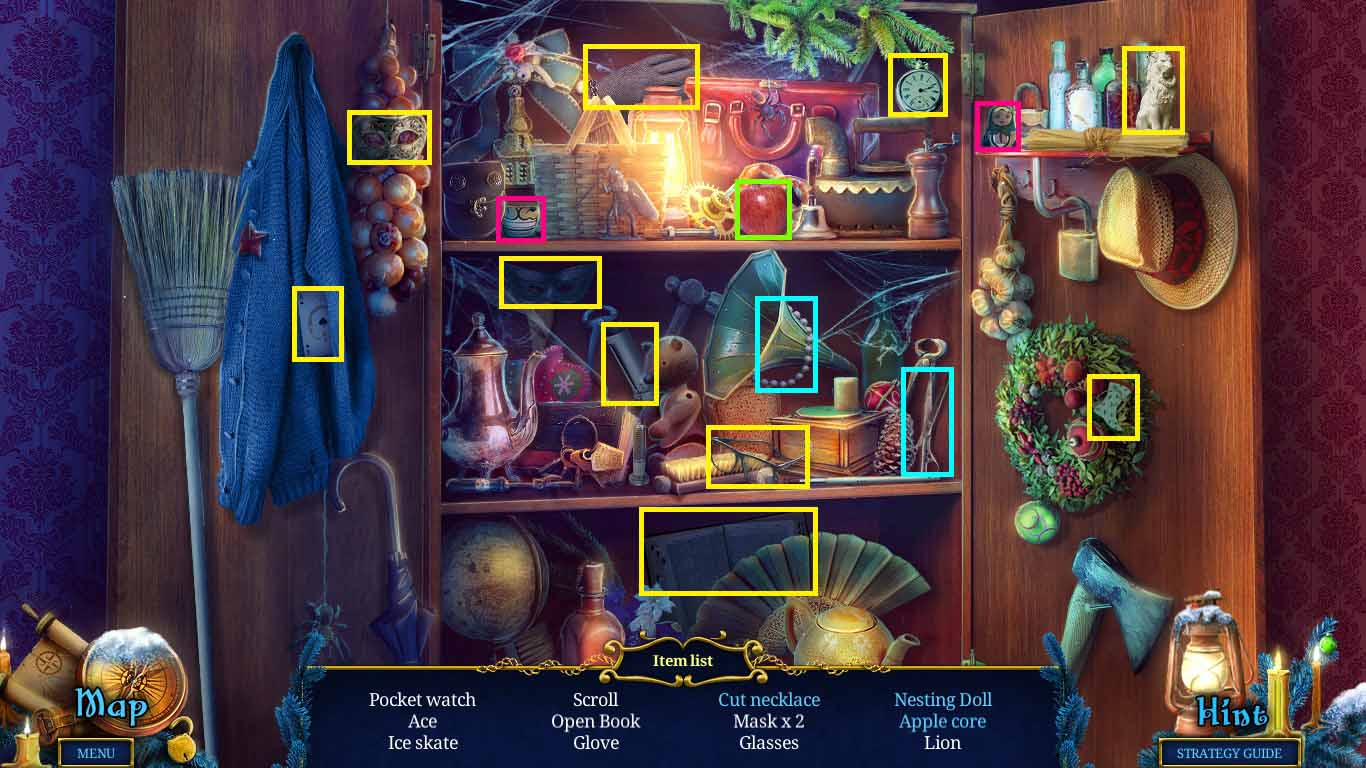The height and width of the screenshot is (768, 1366).
Task: Click the dark mask behind the teapot
Action: (x=549, y=284)
